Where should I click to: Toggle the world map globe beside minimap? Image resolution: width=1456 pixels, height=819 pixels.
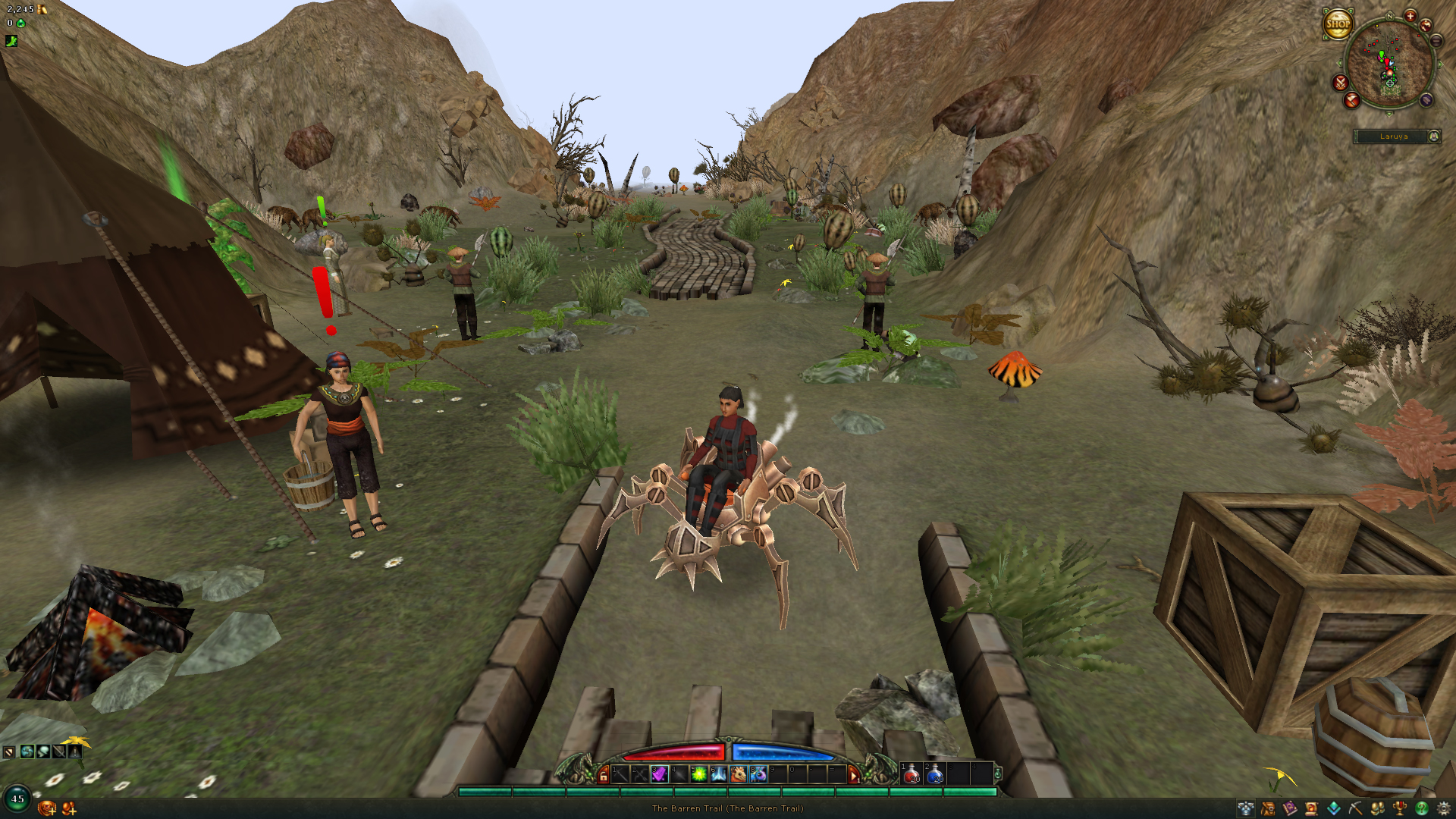click(x=1426, y=25)
